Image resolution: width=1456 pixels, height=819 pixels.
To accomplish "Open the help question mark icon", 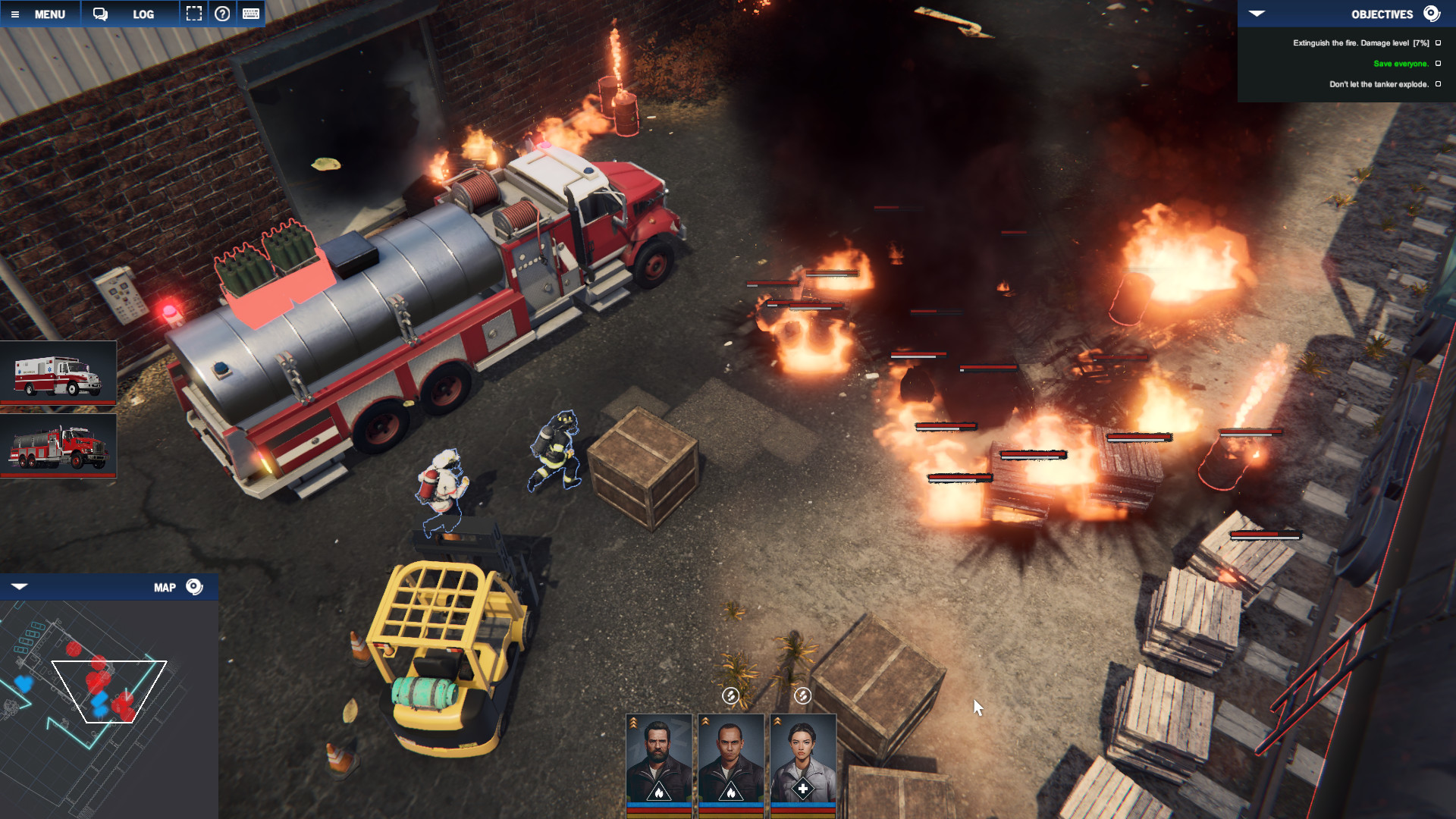I will [x=222, y=13].
